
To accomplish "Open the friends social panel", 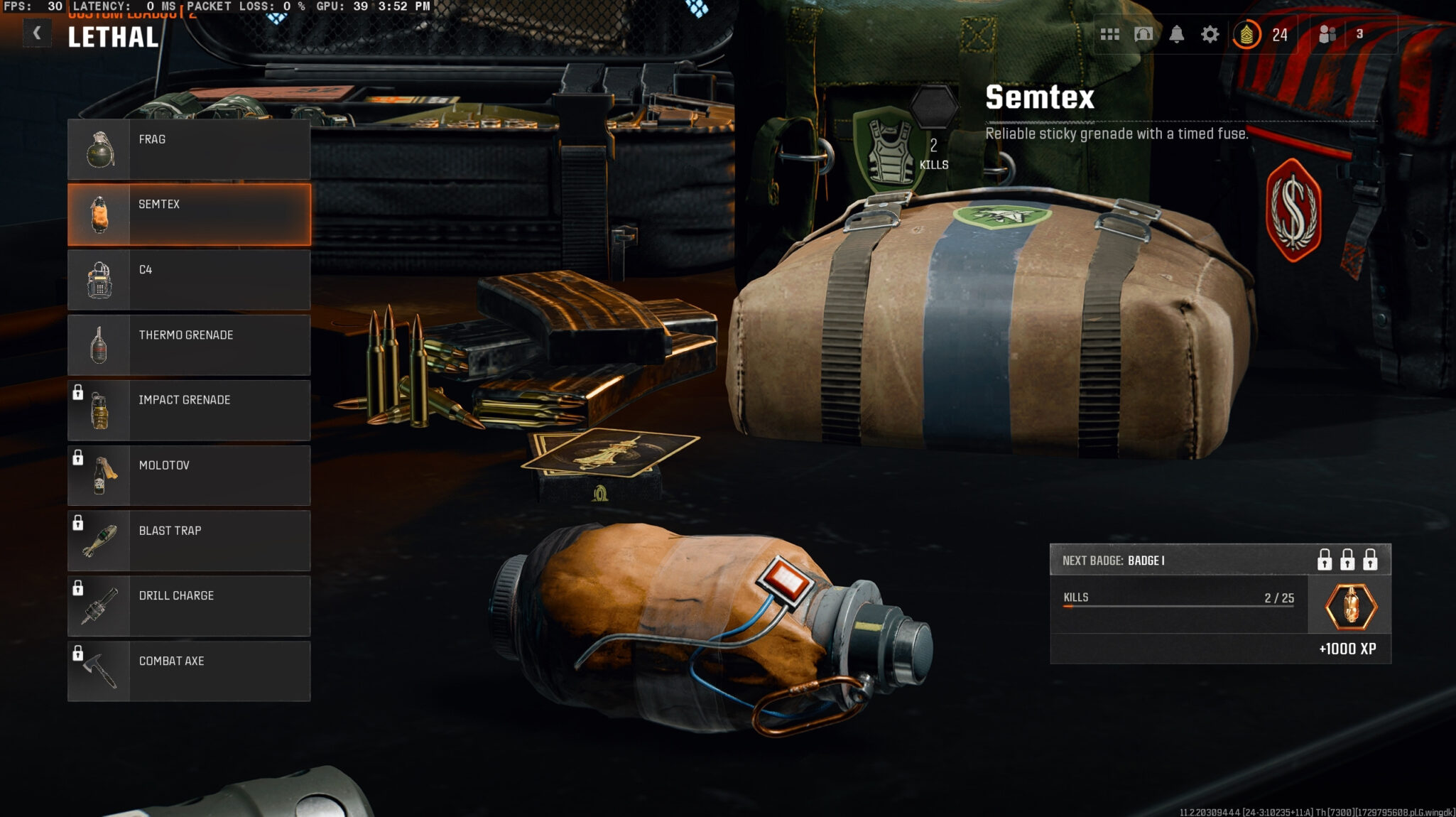I will point(1327,34).
